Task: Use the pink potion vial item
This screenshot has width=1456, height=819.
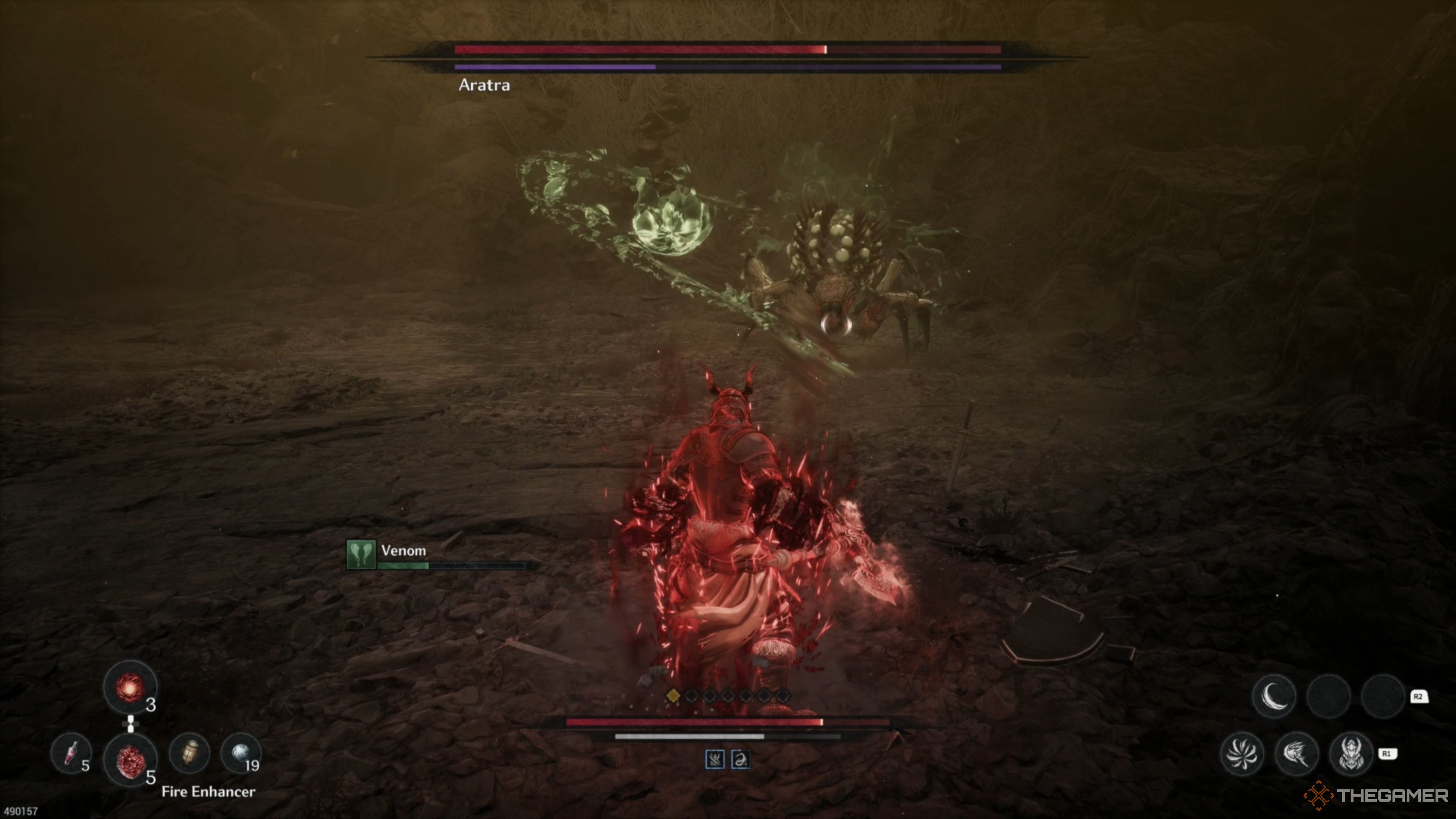Action: tap(71, 753)
